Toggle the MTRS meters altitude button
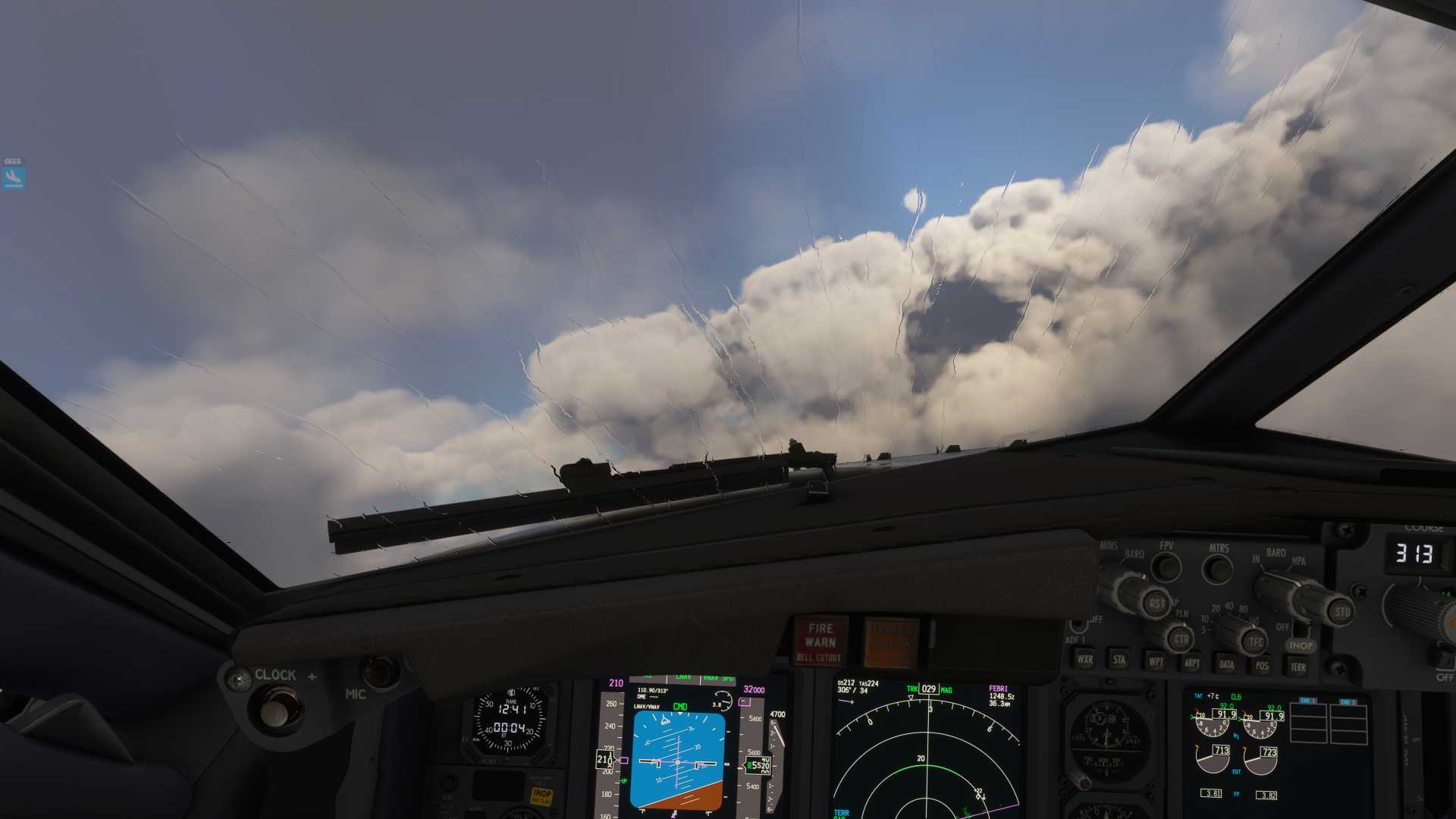Image resolution: width=1456 pixels, height=819 pixels. pyautogui.click(x=1218, y=568)
